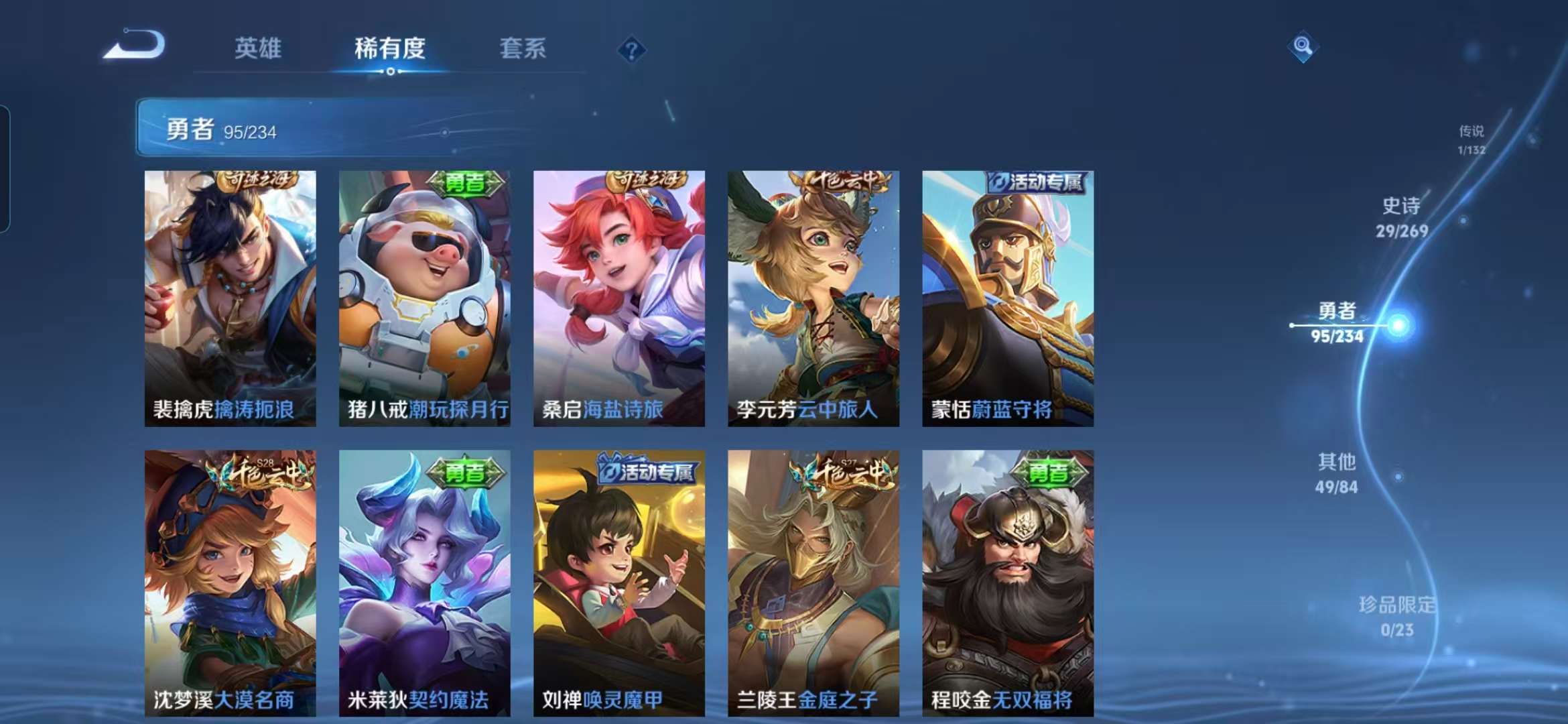
Task: View the 李元芳 云中旅人 skin card
Action: (813, 298)
